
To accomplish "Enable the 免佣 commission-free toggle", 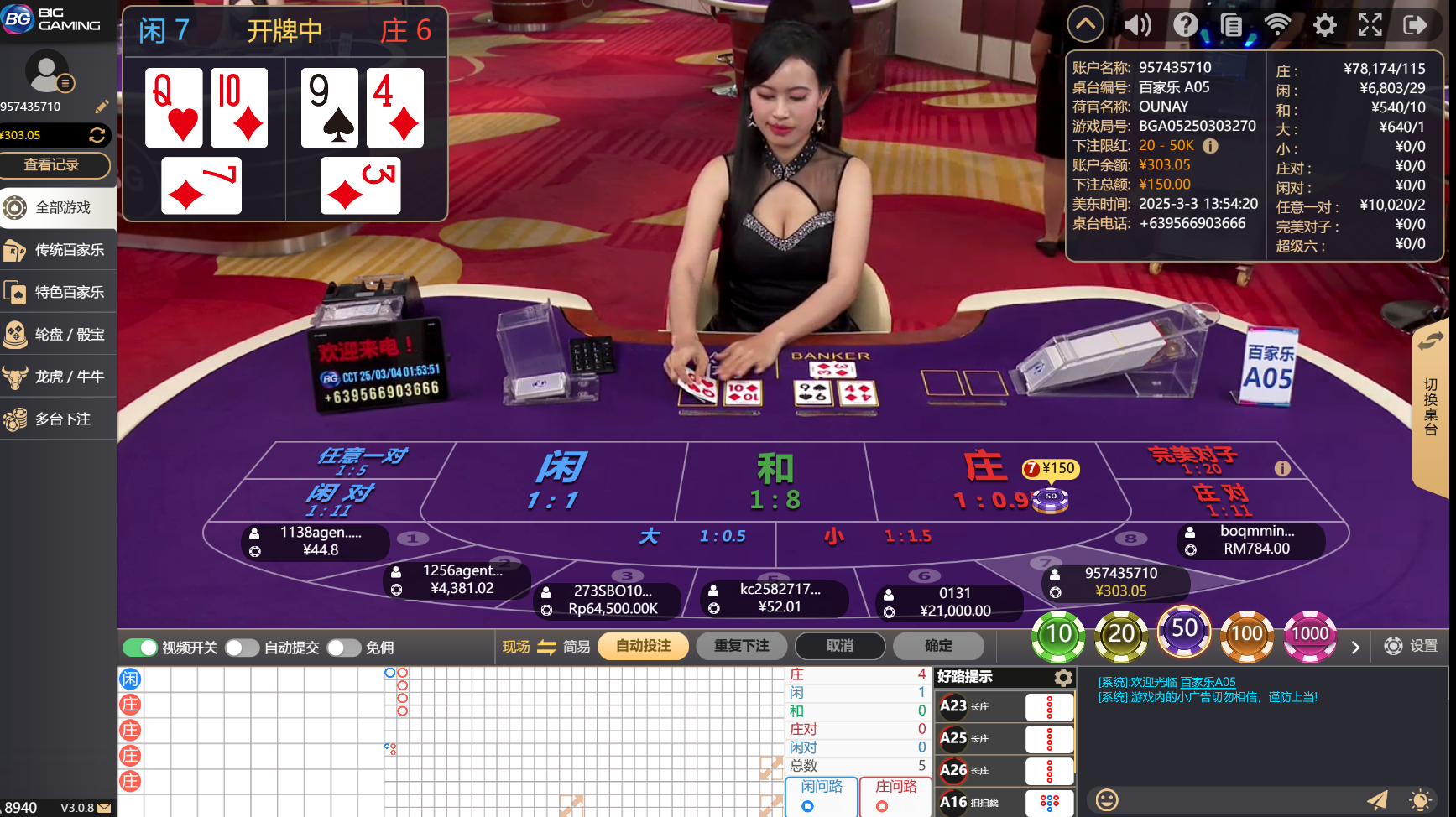I will click(343, 647).
